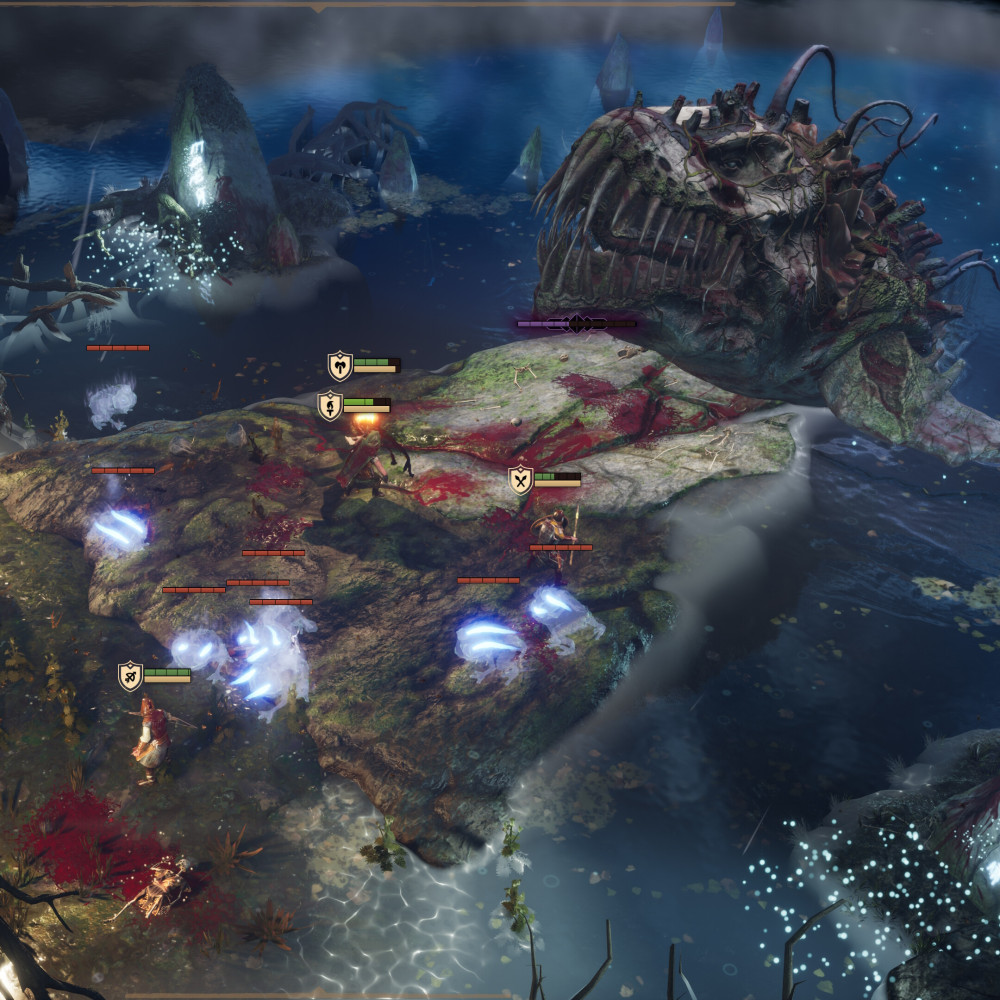The image size is (1000, 1000).
Task: Select the hero with the plumed helmet emblem
Action: [x=331, y=406]
